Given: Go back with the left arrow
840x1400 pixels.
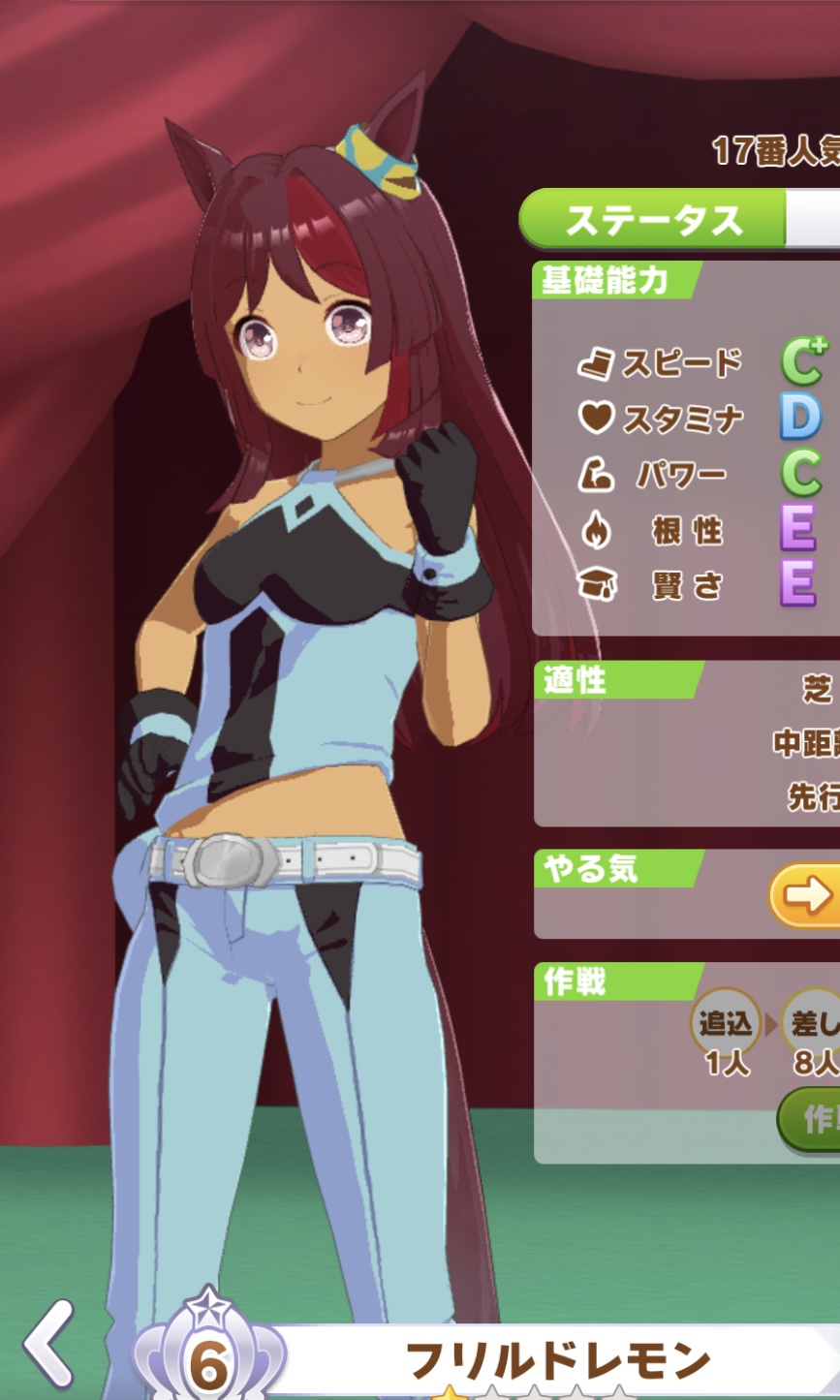Looking at the screenshot, I should pyautogui.click(x=49, y=1346).
